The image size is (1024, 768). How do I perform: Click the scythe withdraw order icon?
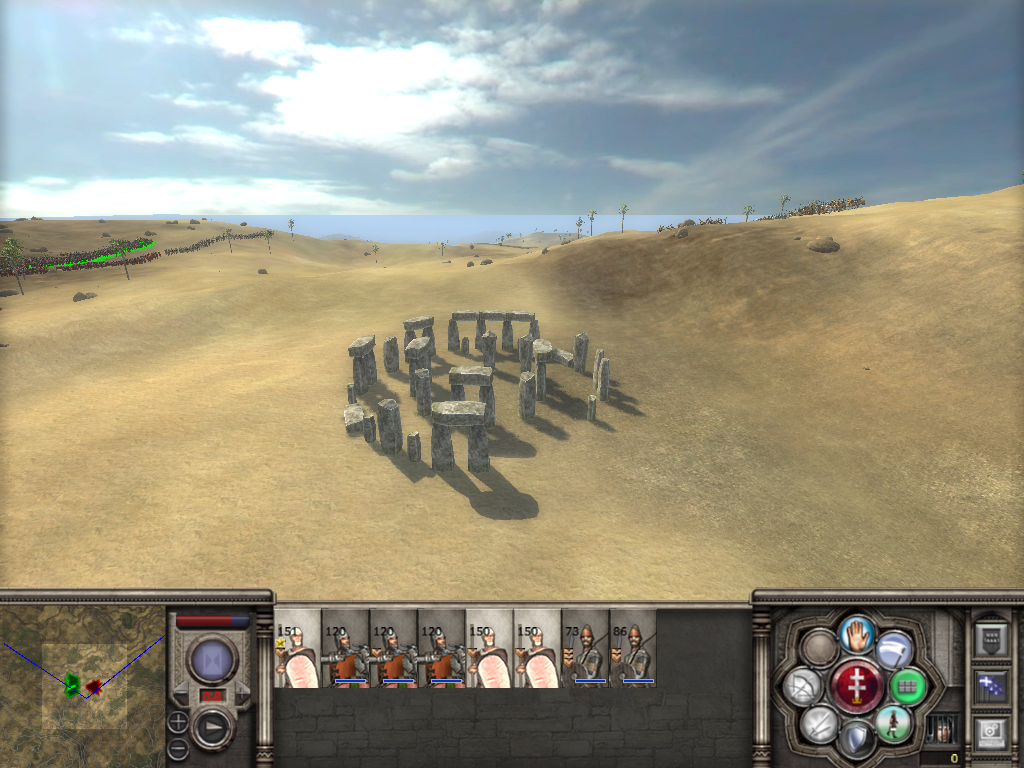click(894, 650)
